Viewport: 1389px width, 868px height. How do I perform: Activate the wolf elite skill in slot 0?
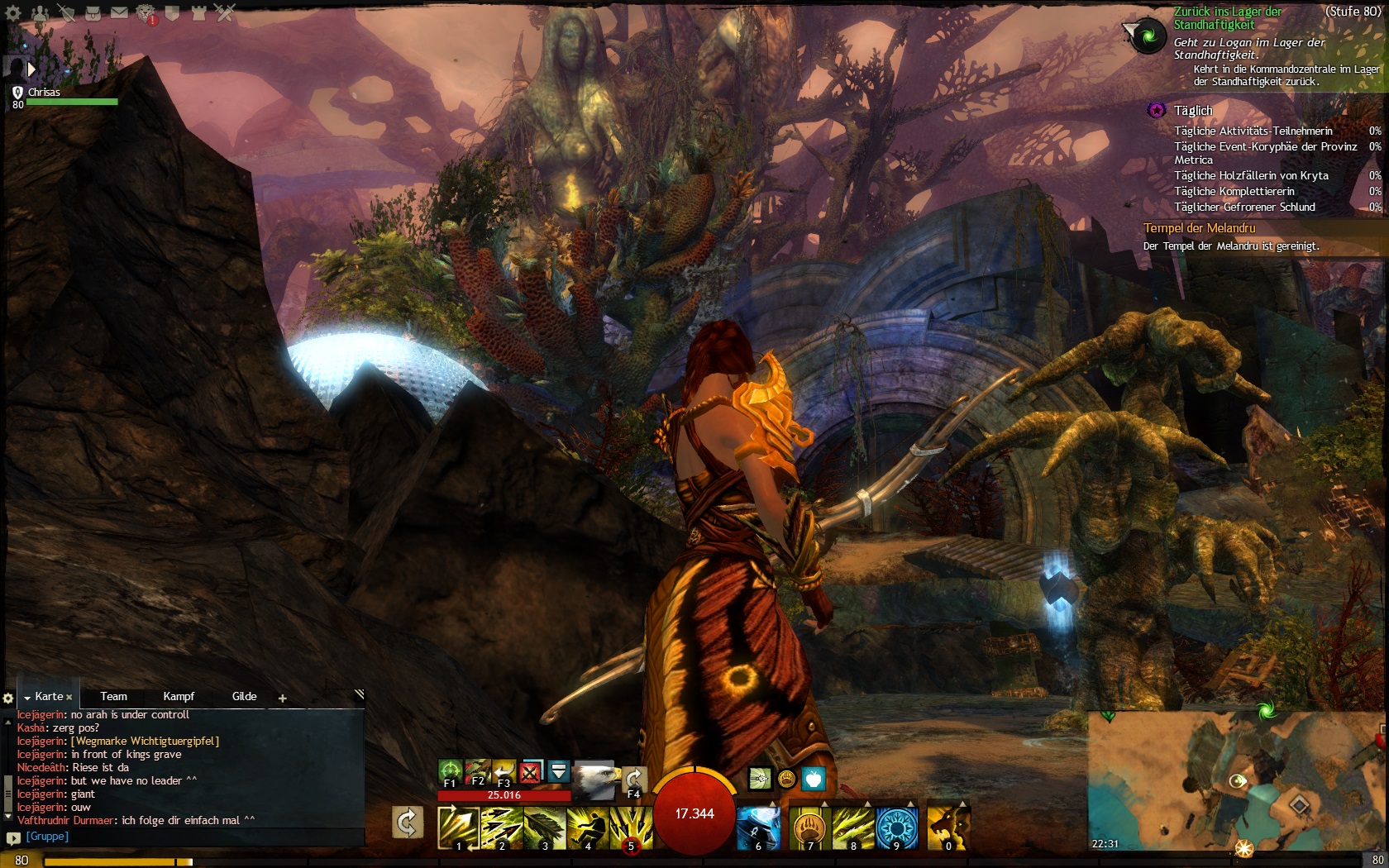click(947, 827)
